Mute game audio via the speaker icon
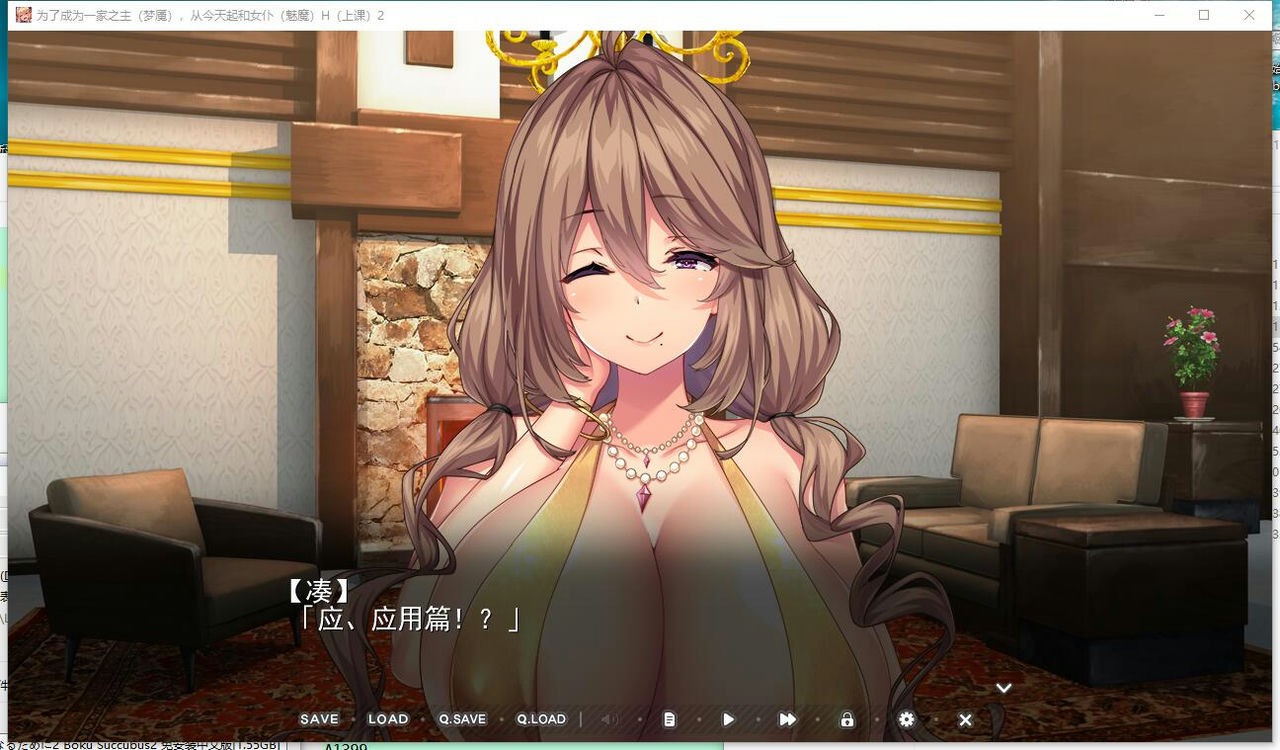 tap(610, 719)
